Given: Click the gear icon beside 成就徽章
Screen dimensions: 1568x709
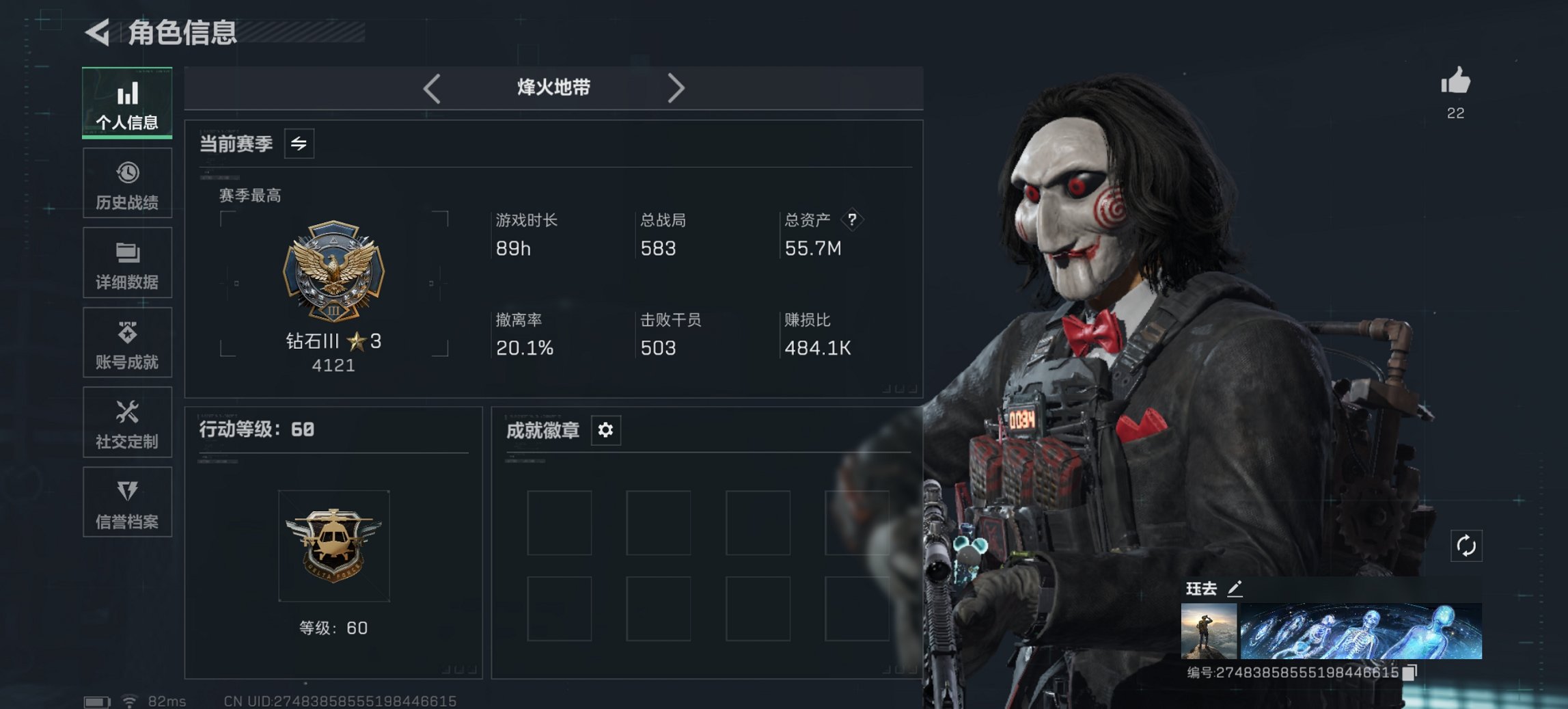Looking at the screenshot, I should (604, 430).
